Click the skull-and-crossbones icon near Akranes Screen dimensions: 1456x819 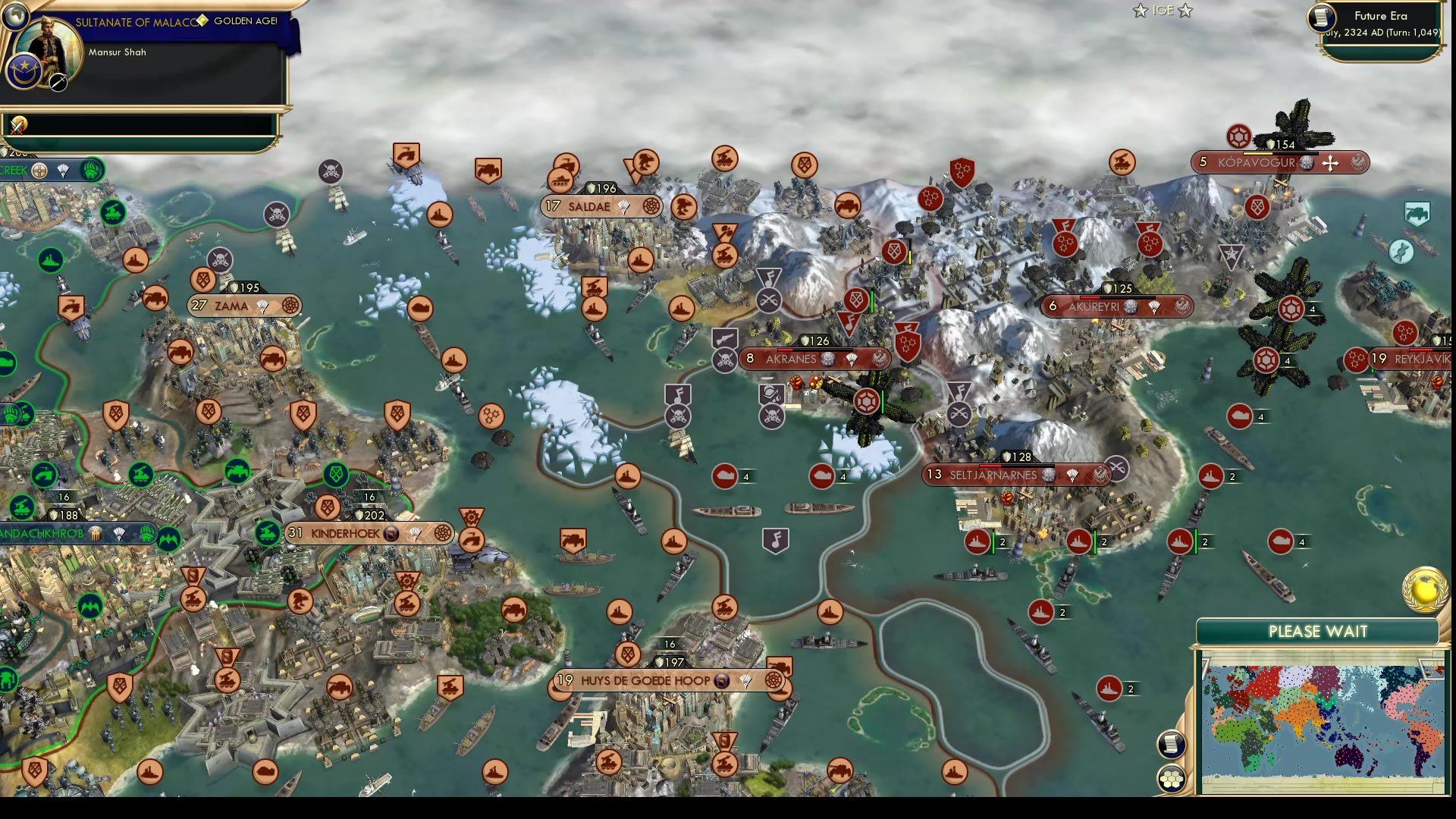point(726,360)
